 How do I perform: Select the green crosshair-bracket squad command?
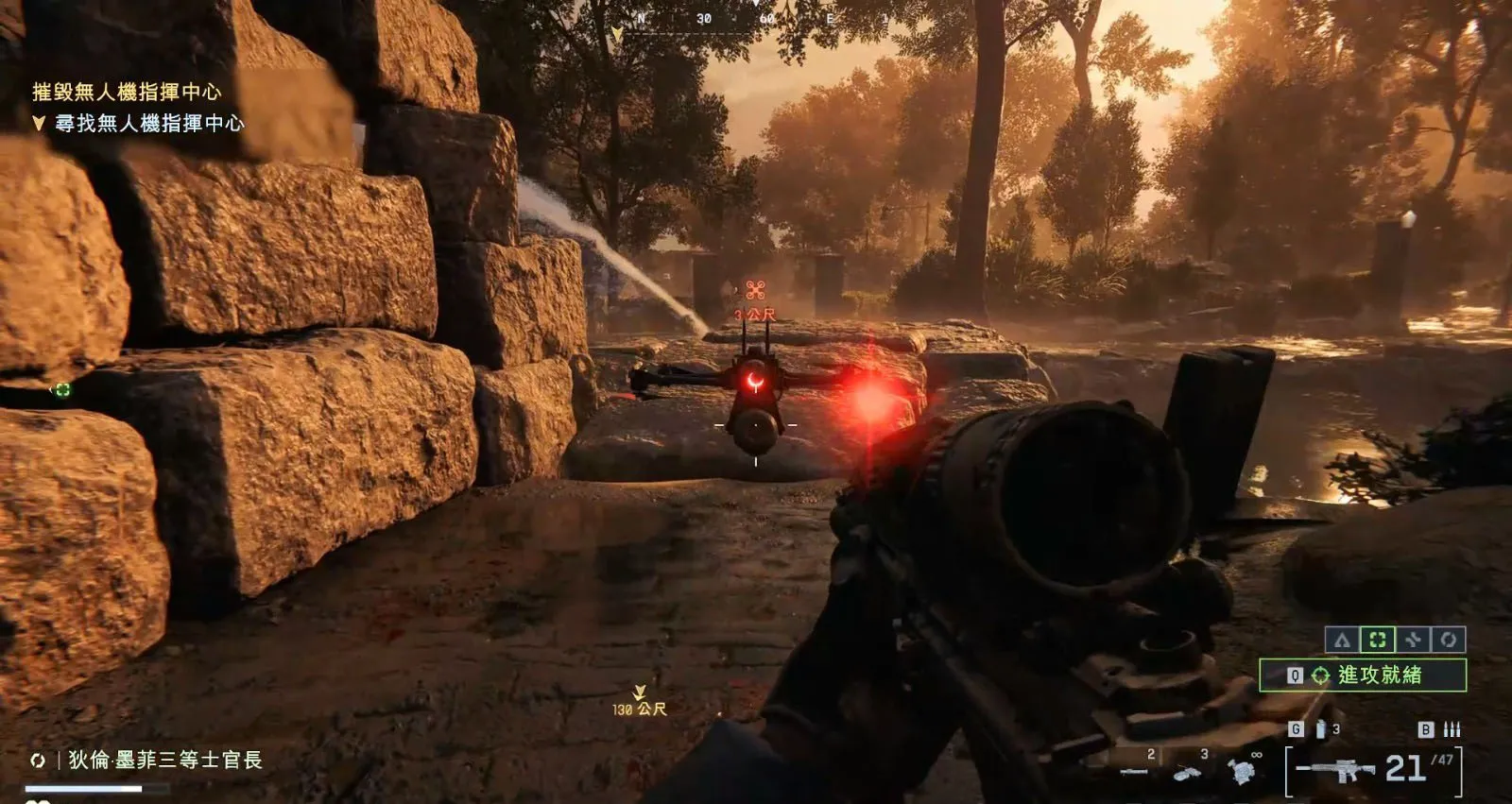[1378, 640]
